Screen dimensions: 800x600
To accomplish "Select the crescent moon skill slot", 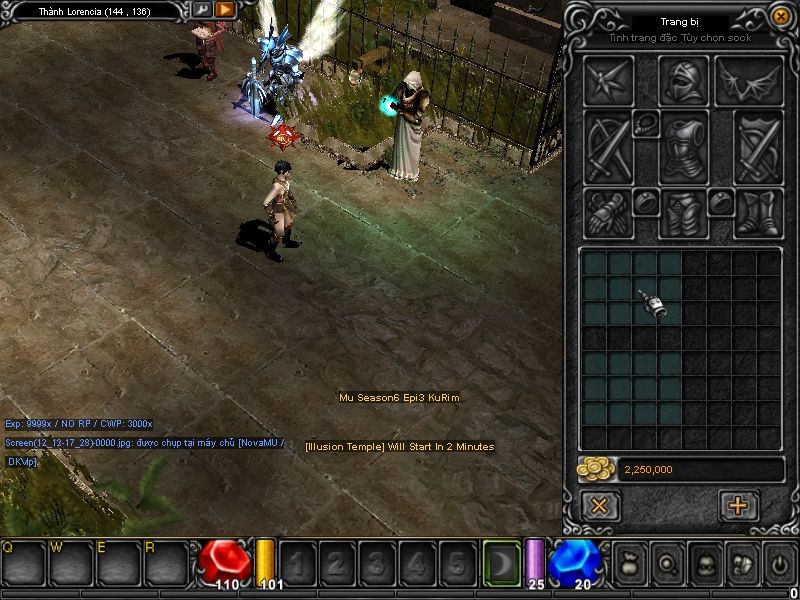I will [502, 564].
